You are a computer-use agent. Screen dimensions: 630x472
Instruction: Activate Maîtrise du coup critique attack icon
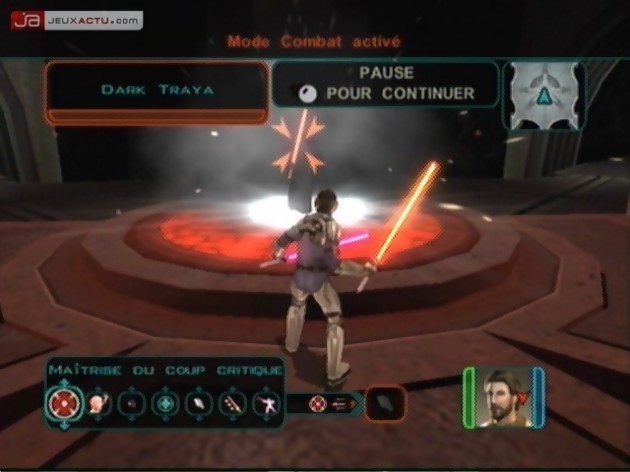pos(61,404)
